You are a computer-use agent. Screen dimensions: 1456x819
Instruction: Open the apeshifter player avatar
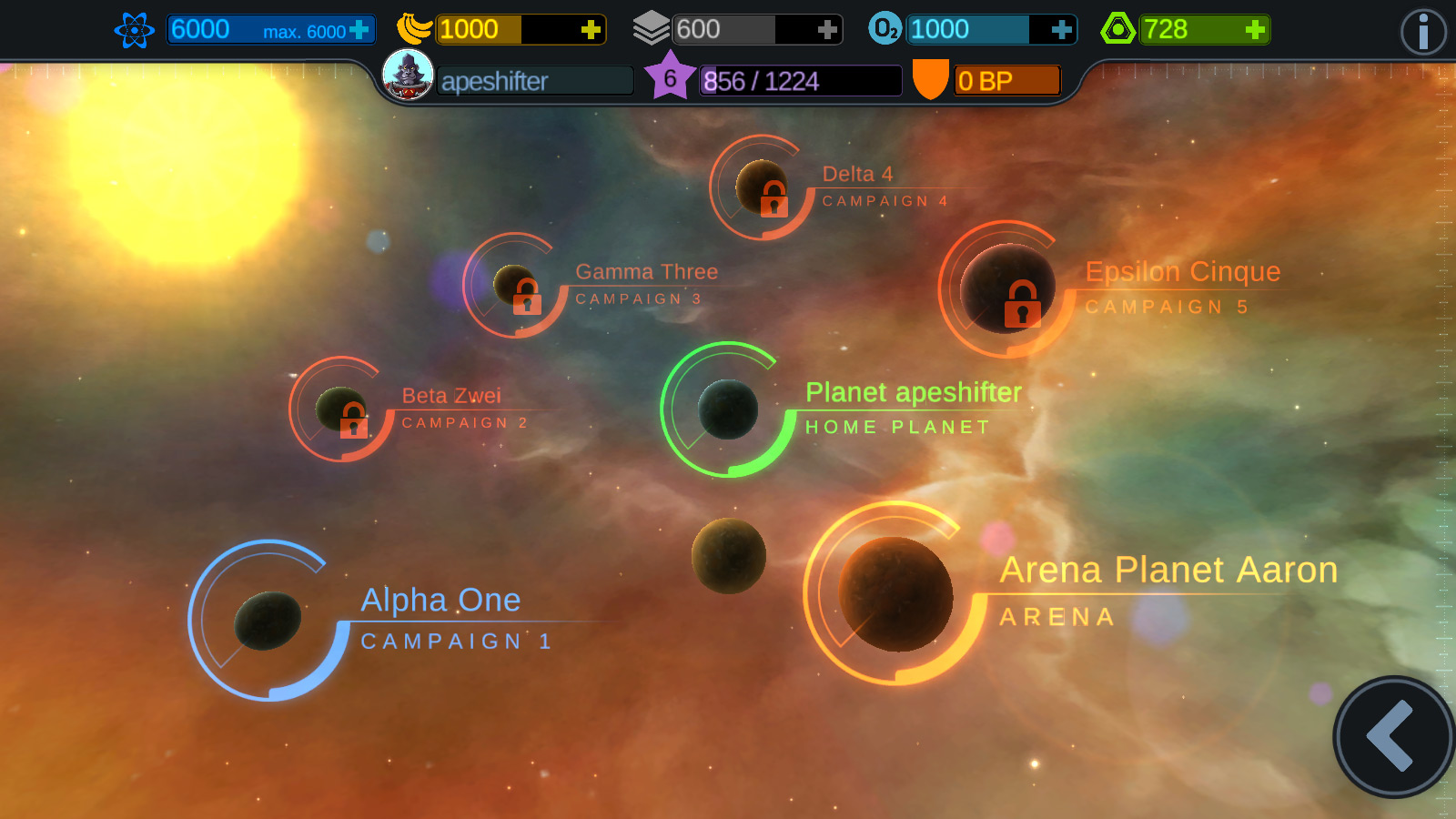408,75
